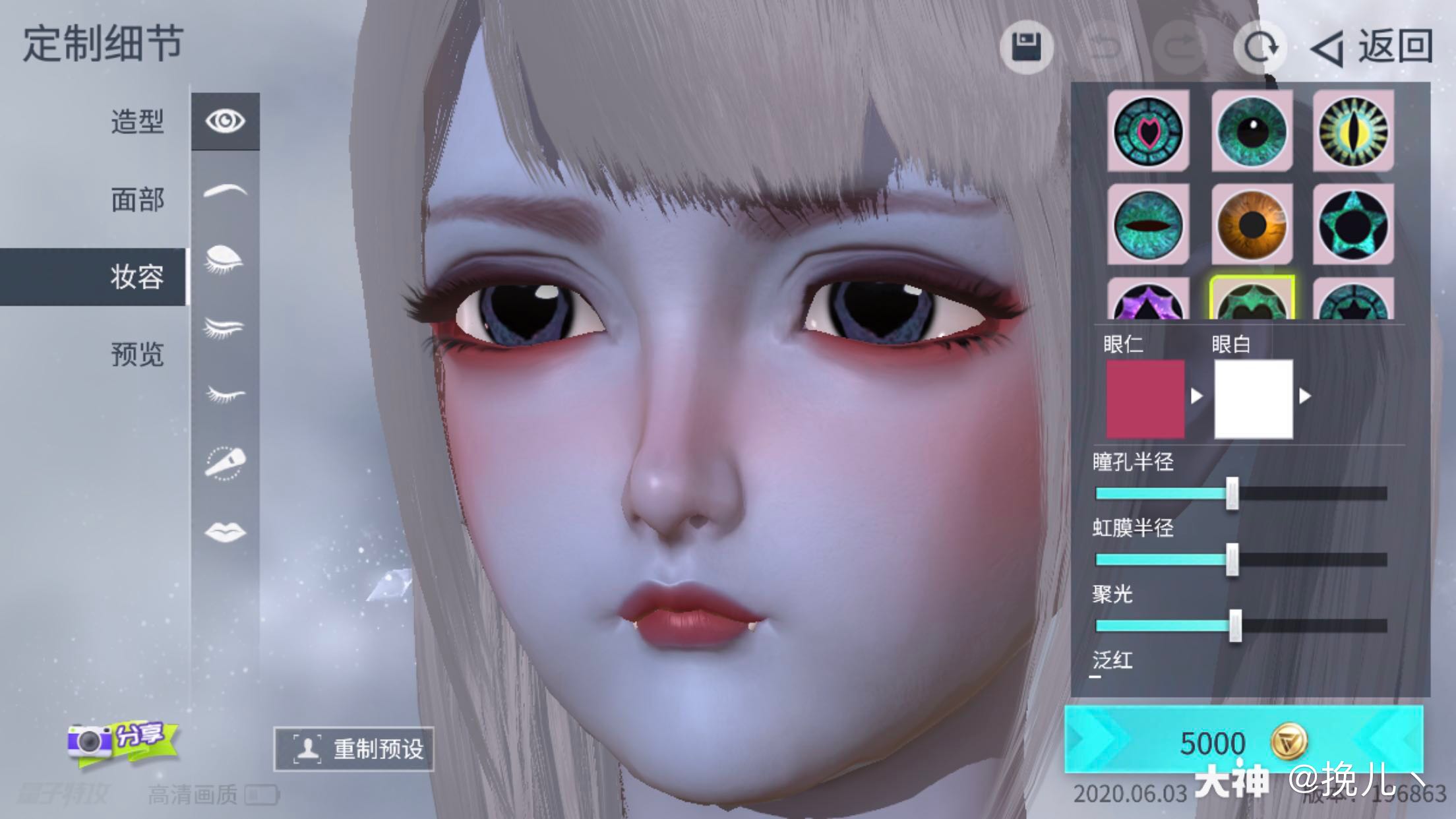Select the eye customization icon
1456x819 pixels.
(x=226, y=120)
